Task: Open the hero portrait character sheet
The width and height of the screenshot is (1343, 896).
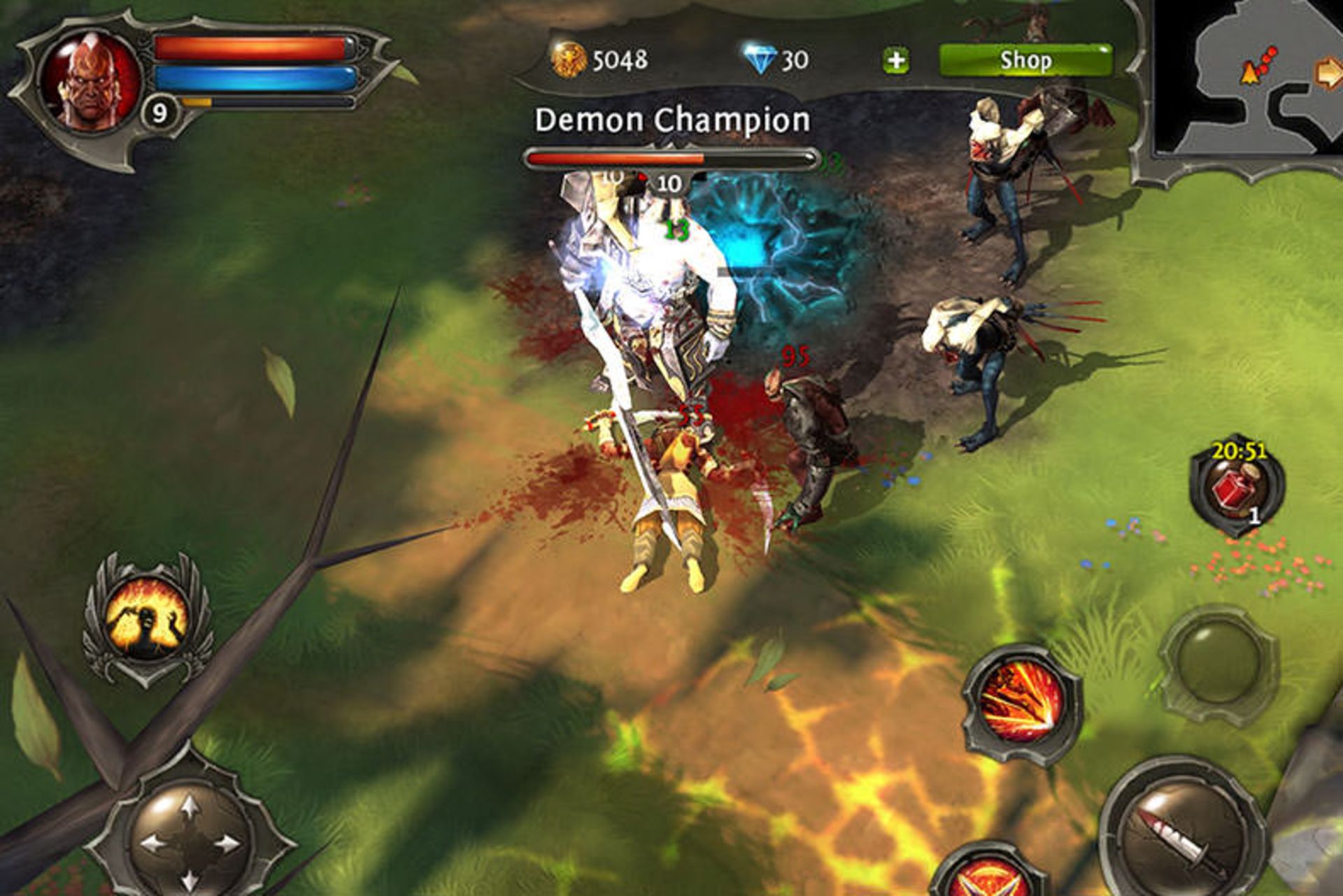Action: click(90, 80)
